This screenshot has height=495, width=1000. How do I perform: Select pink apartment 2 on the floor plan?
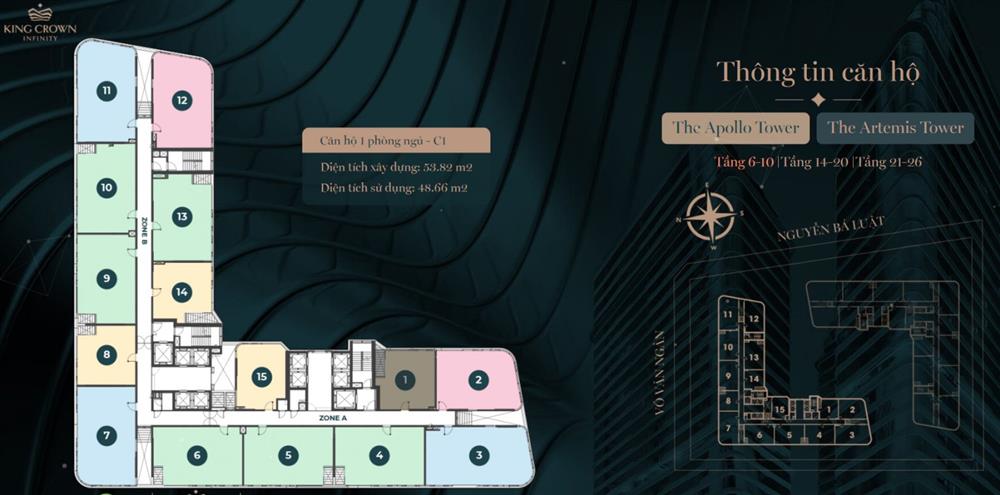tap(479, 379)
